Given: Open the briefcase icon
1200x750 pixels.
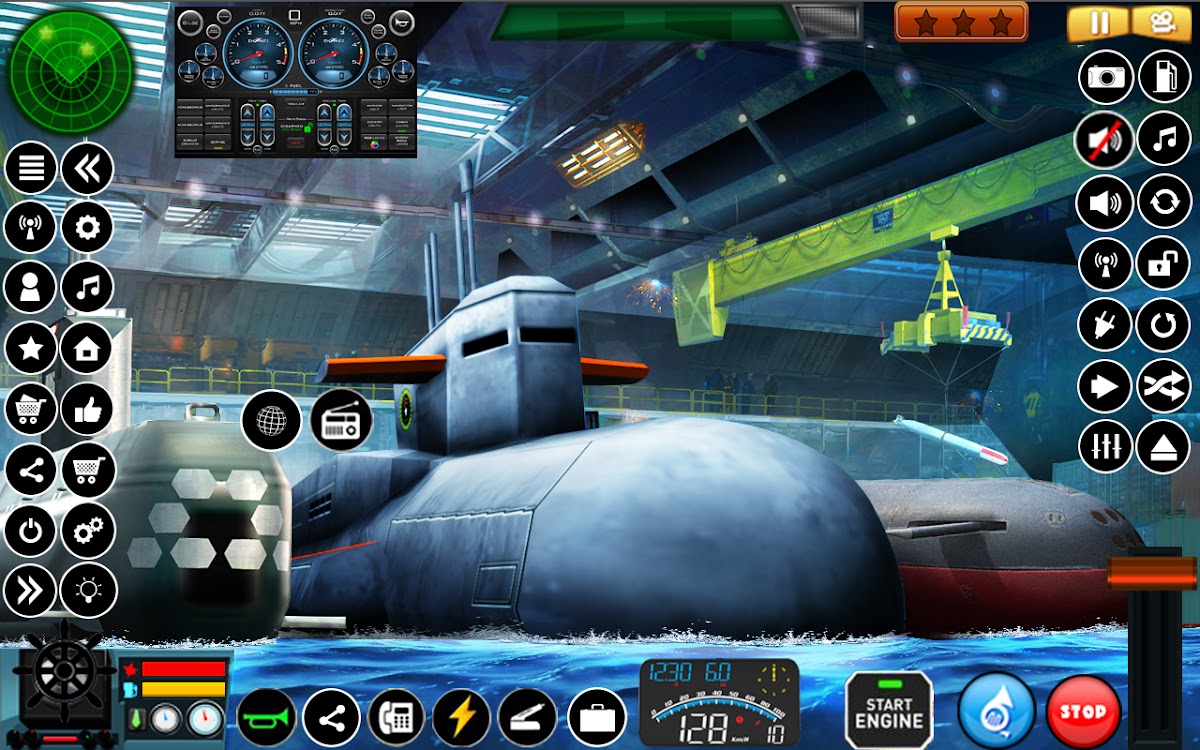Looking at the screenshot, I should [x=597, y=717].
